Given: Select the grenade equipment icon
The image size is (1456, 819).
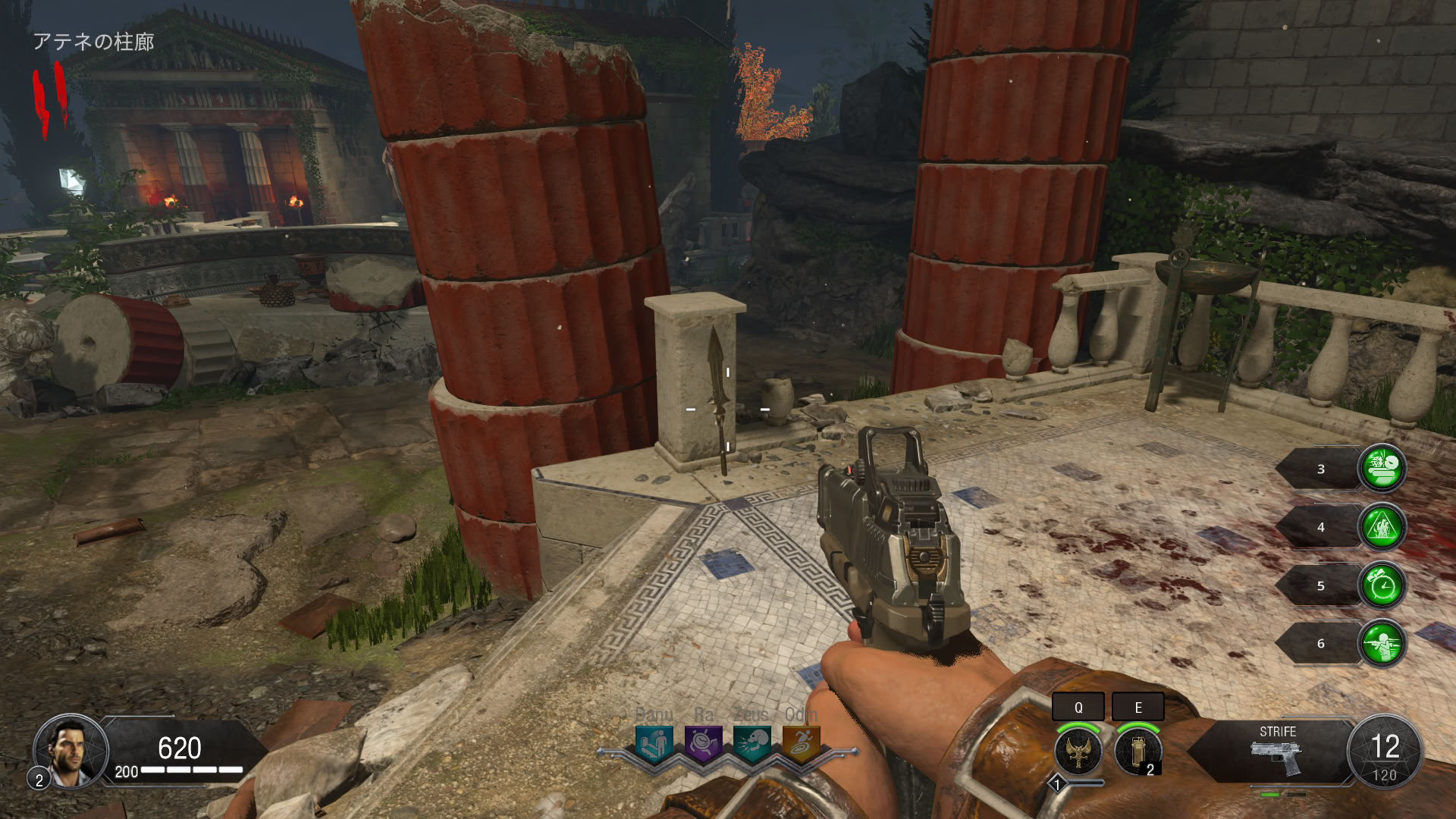Looking at the screenshot, I should [1137, 751].
